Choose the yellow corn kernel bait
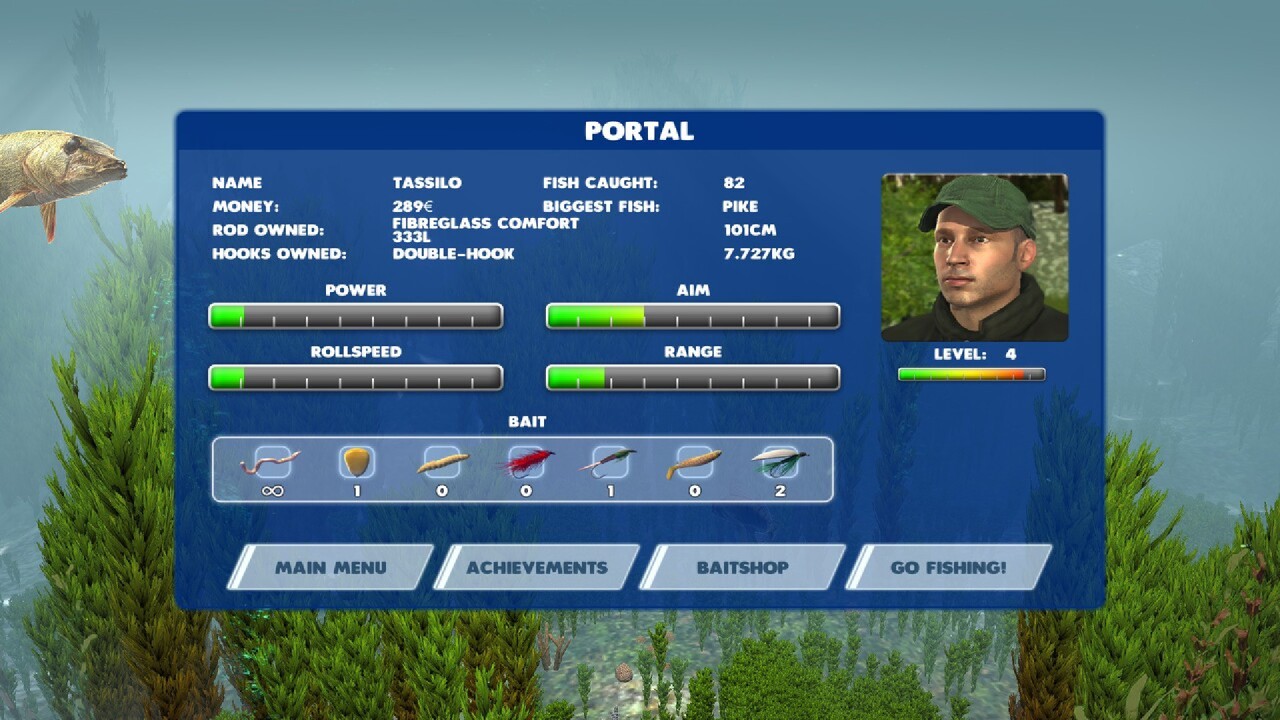The width and height of the screenshot is (1280, 720). coord(357,462)
